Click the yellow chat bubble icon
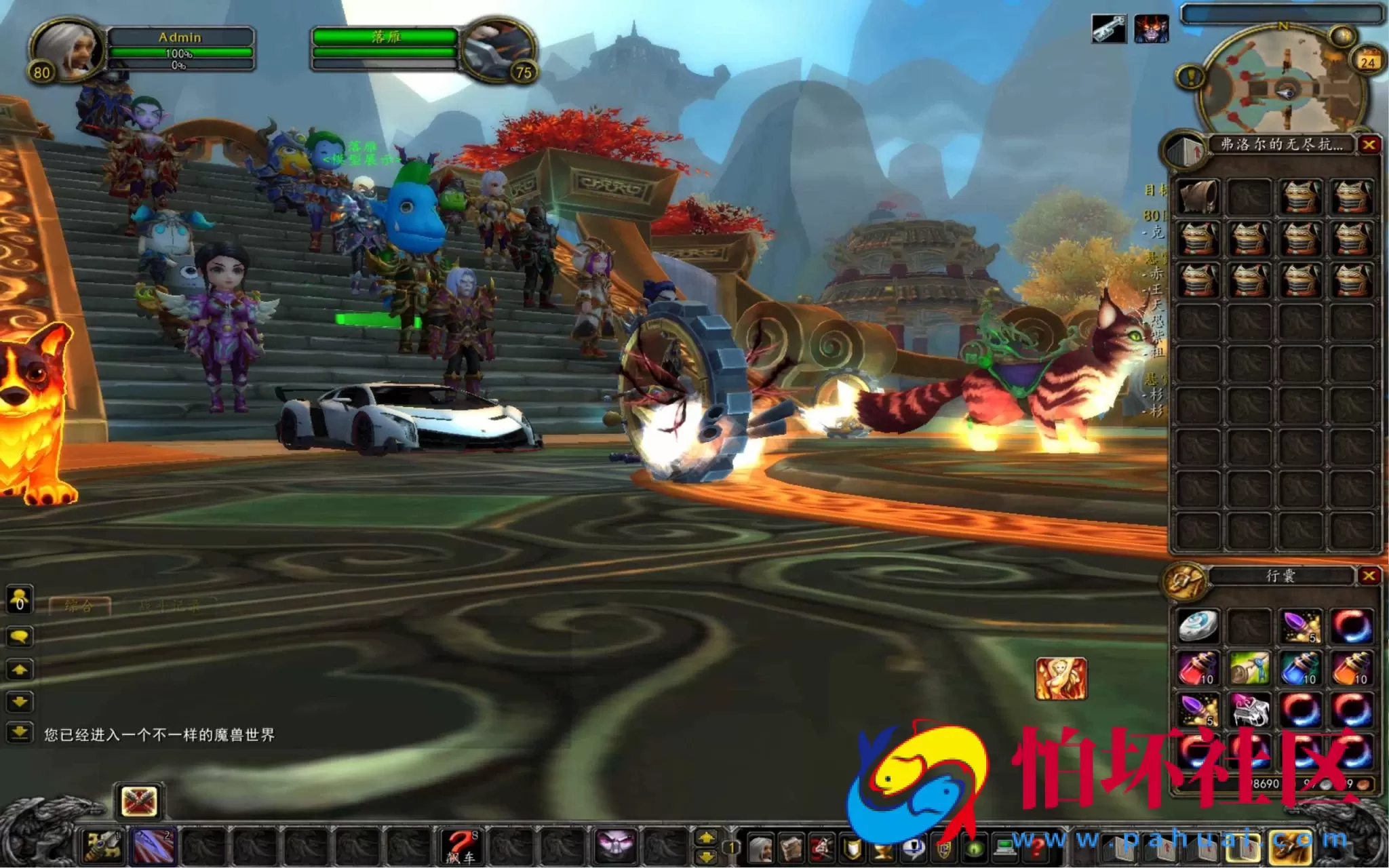 coord(18,635)
